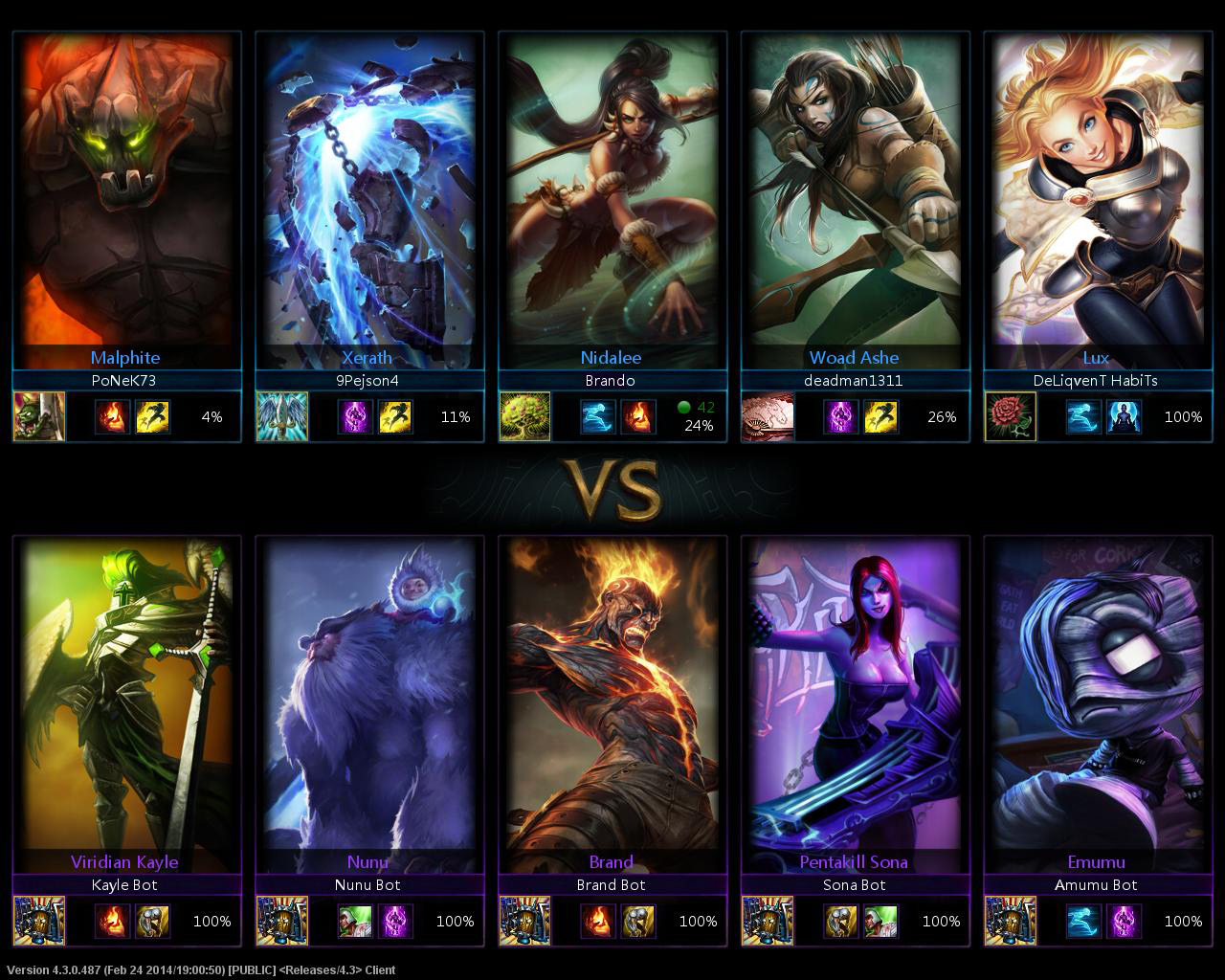
Task: Select Nunu Bot's Heal summoner spell
Action: (x=354, y=921)
